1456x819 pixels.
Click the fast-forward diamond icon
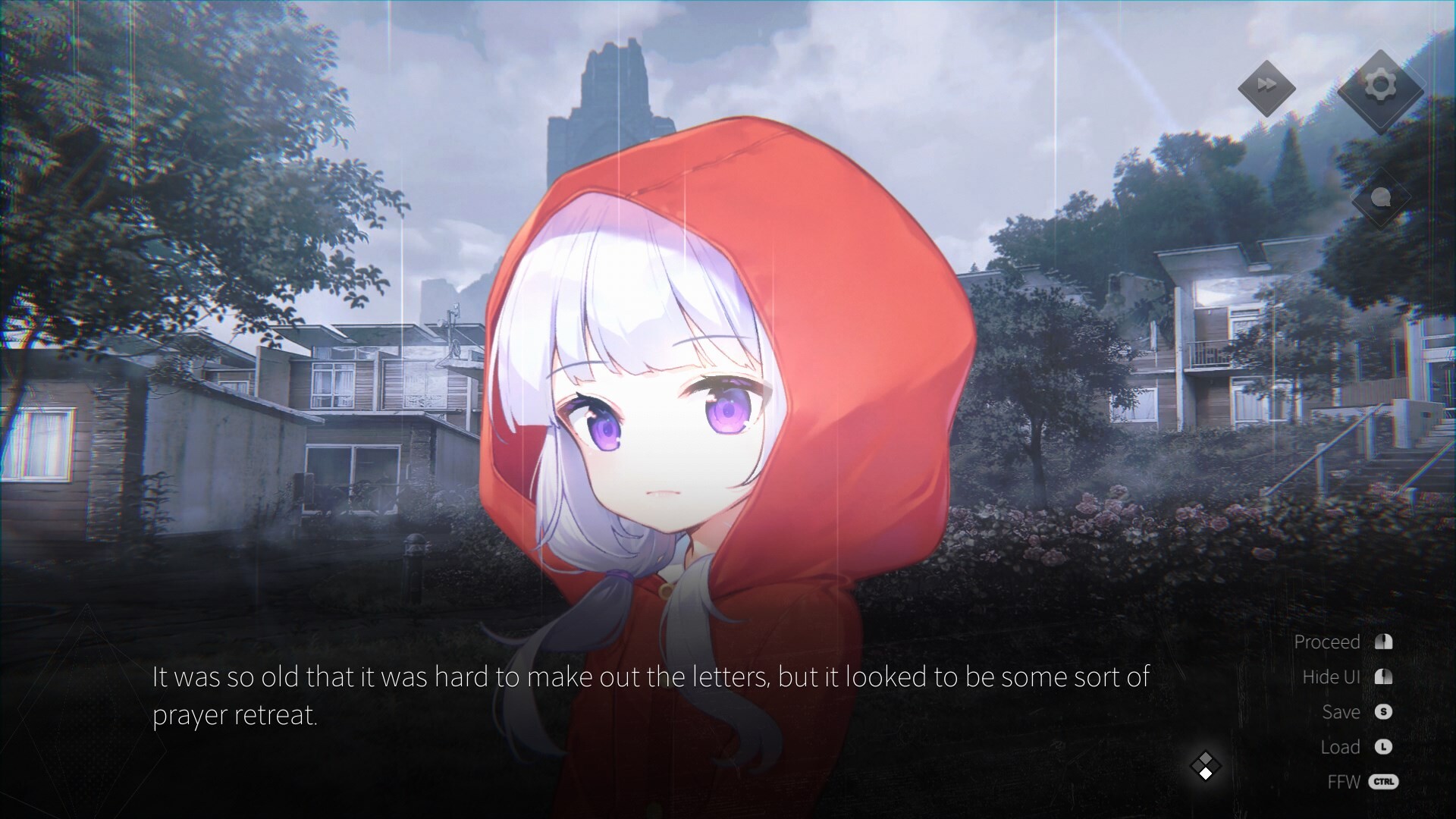click(1266, 87)
